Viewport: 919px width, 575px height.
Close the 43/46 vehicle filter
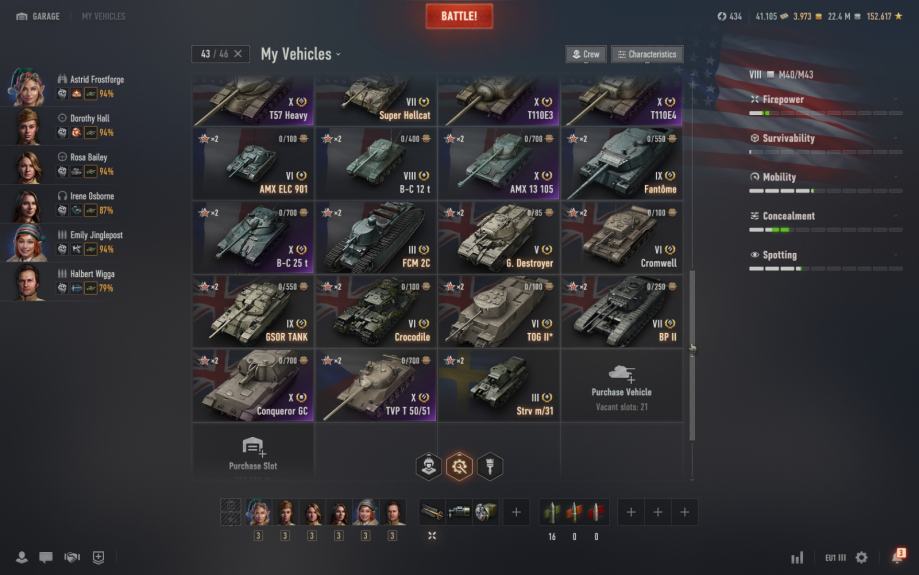(x=237, y=54)
